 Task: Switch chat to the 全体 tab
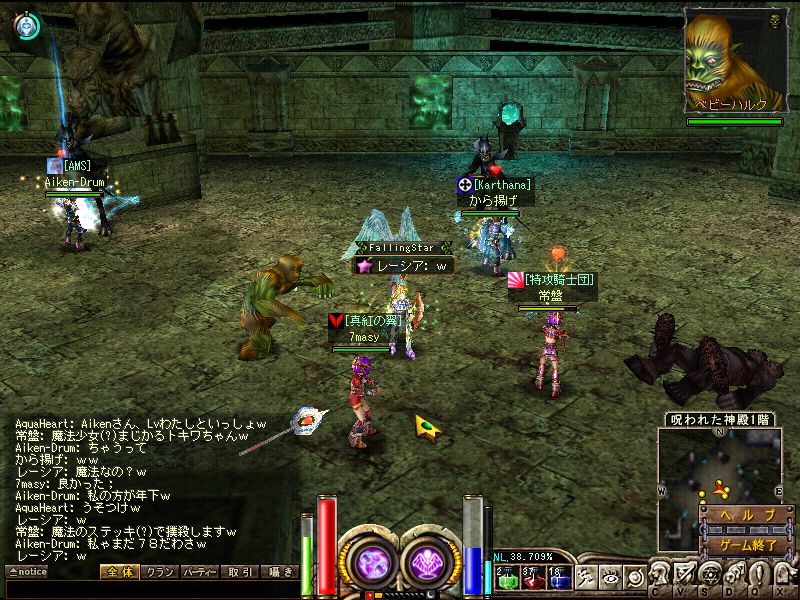click(x=118, y=572)
